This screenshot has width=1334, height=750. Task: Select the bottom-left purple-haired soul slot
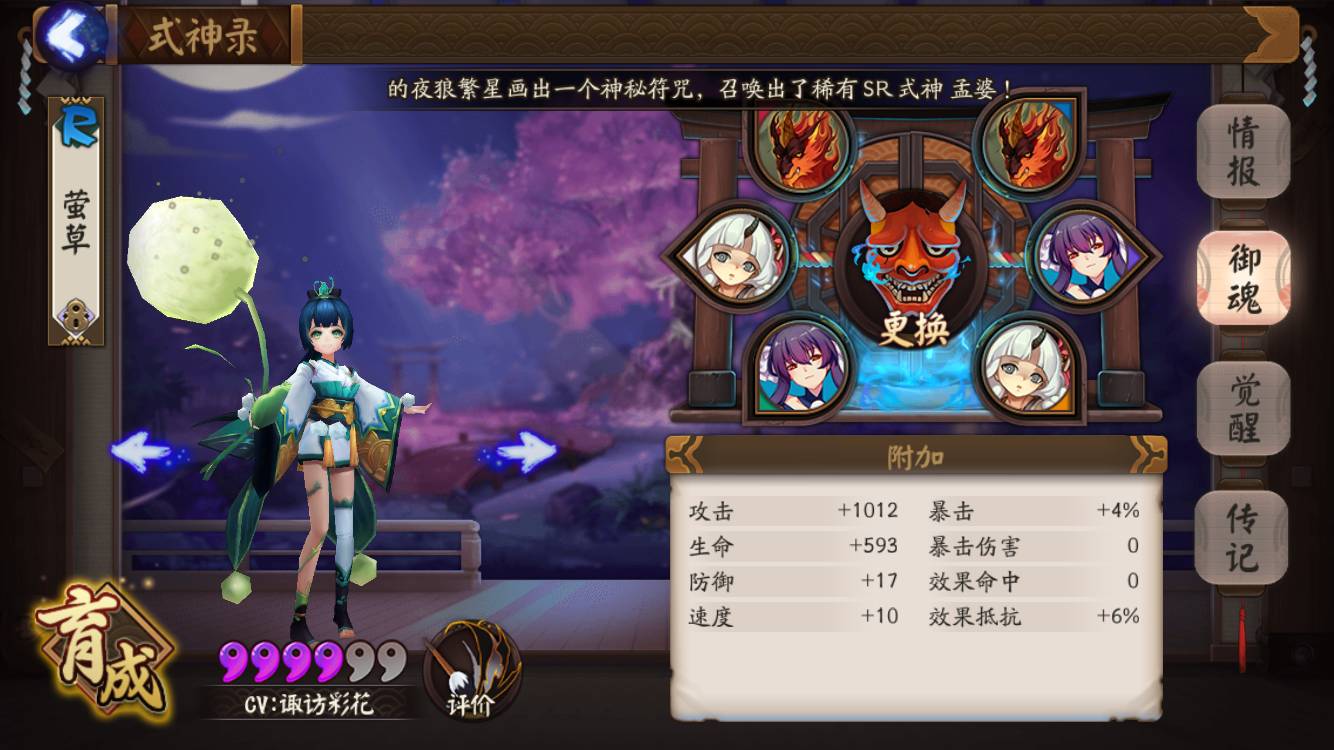(x=800, y=370)
